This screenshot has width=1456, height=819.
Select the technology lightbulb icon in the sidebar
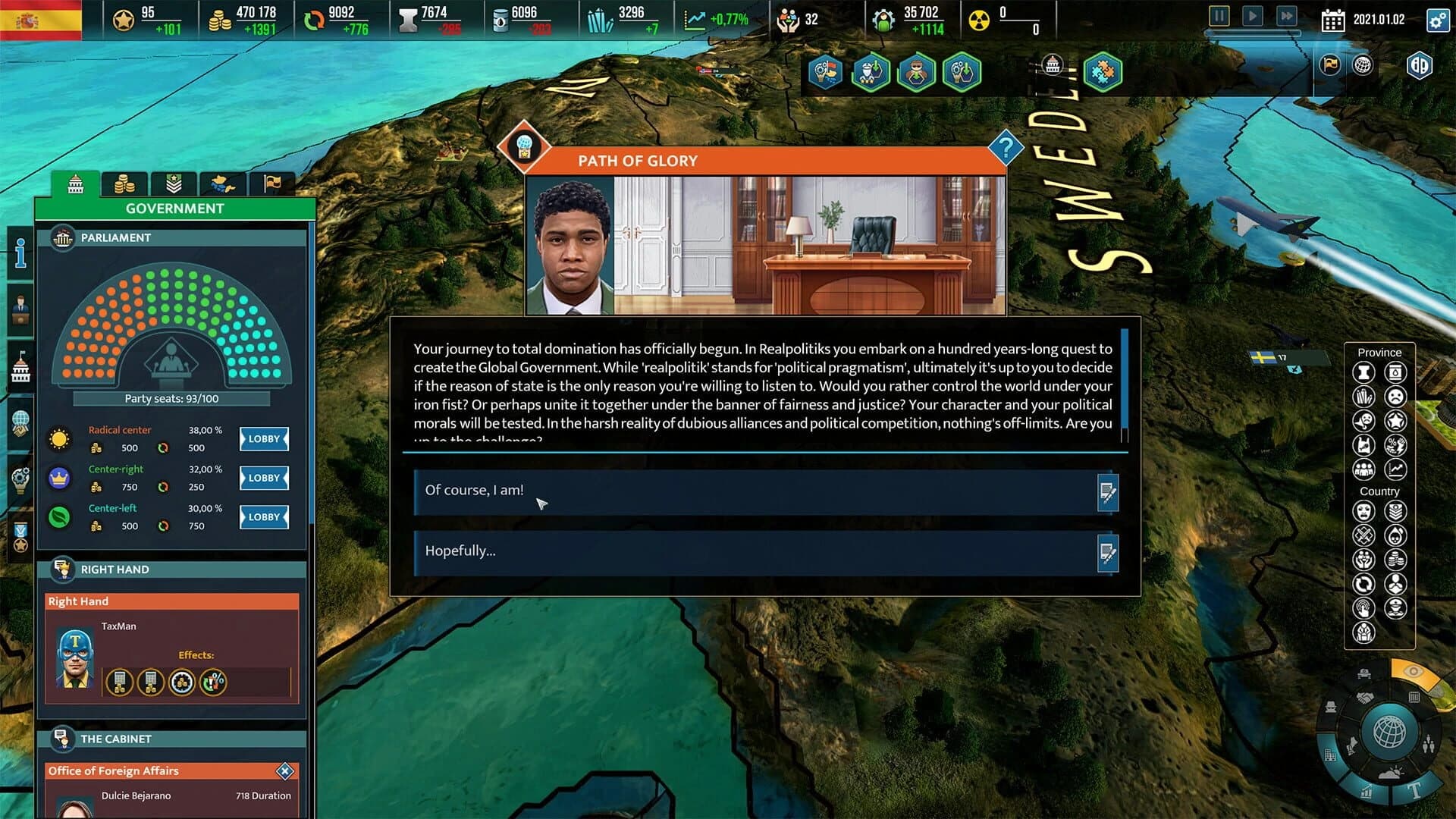point(20,476)
